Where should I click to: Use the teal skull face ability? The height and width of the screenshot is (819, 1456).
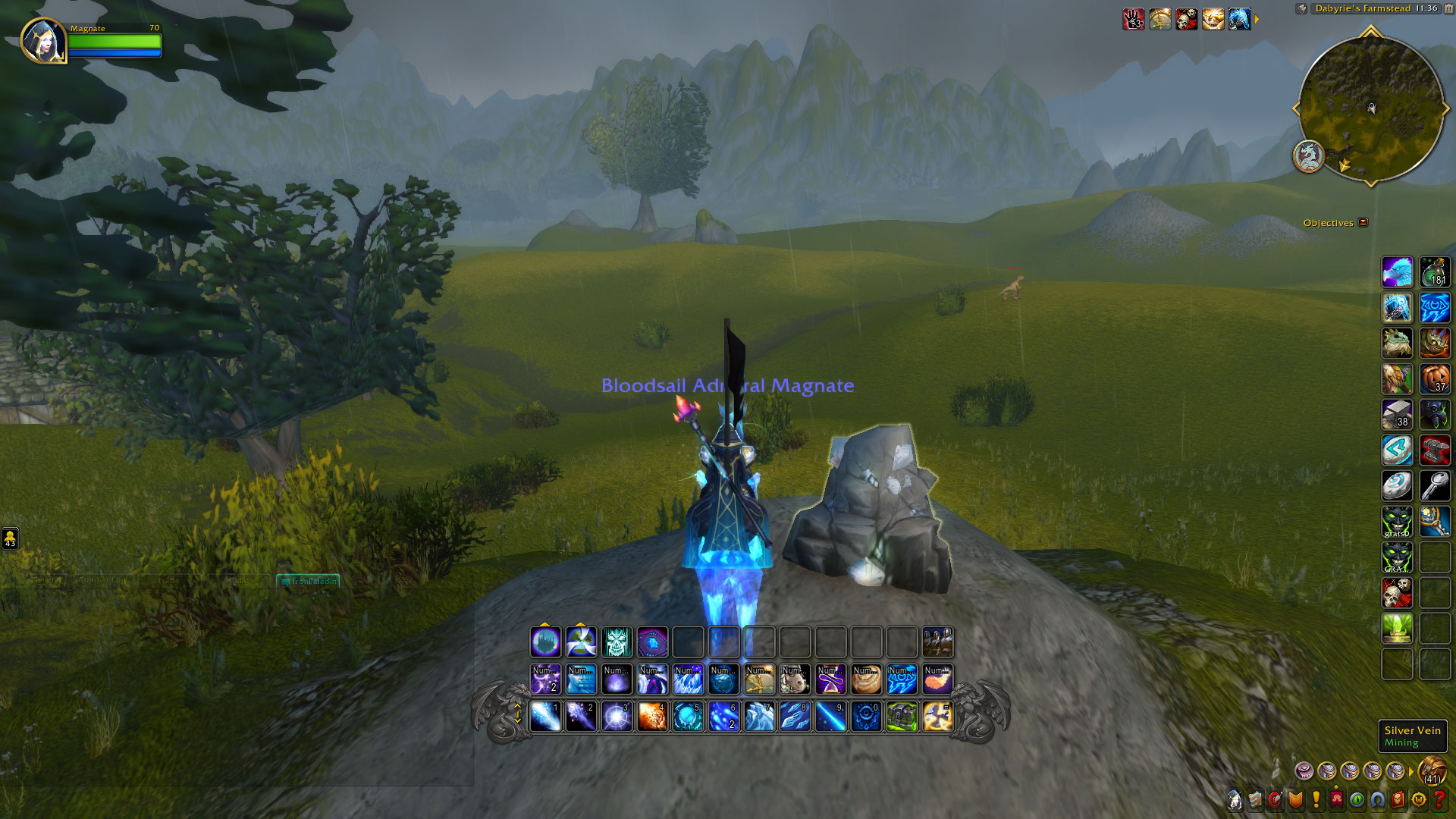click(617, 642)
